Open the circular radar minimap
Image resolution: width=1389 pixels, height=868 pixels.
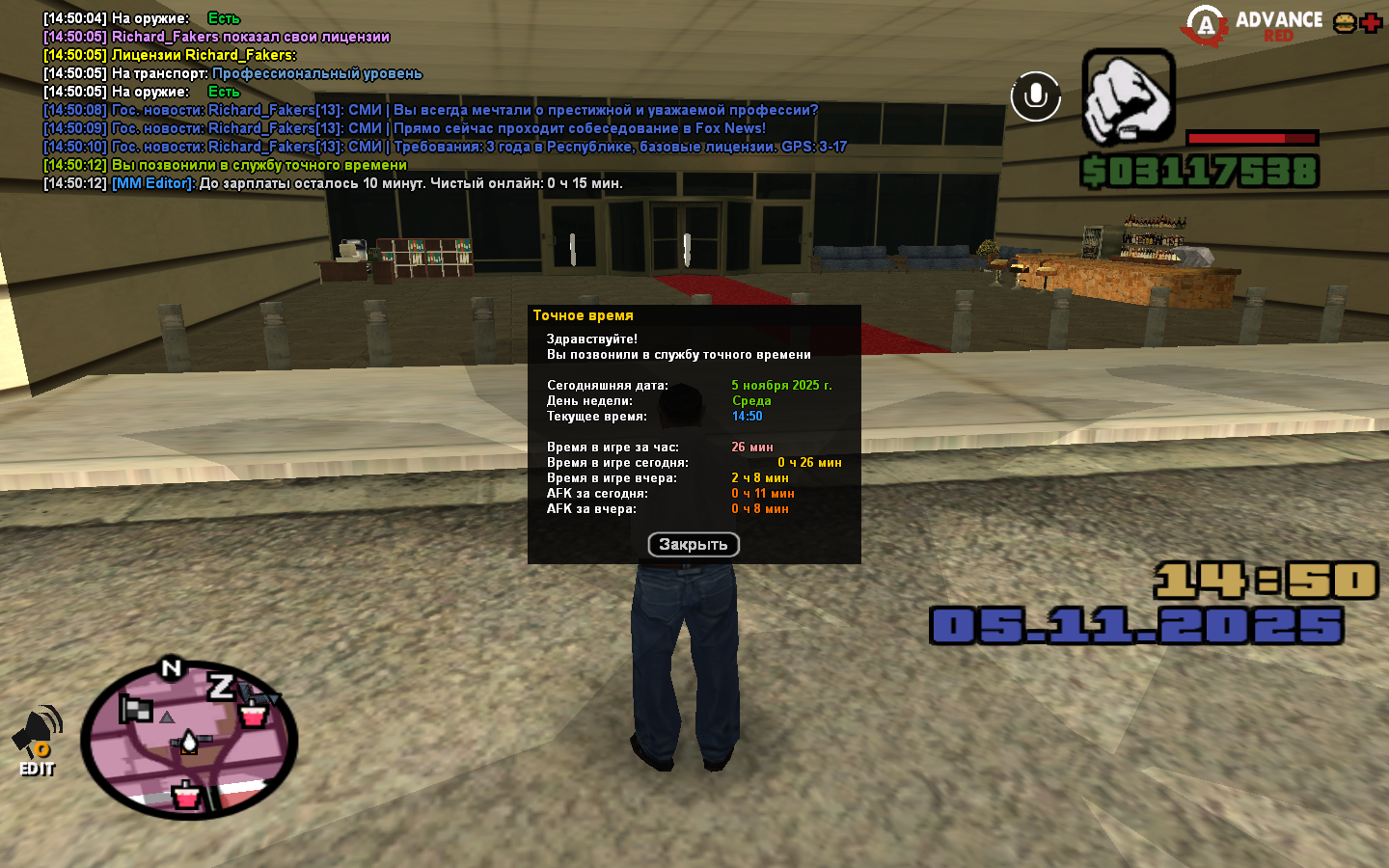(189, 740)
